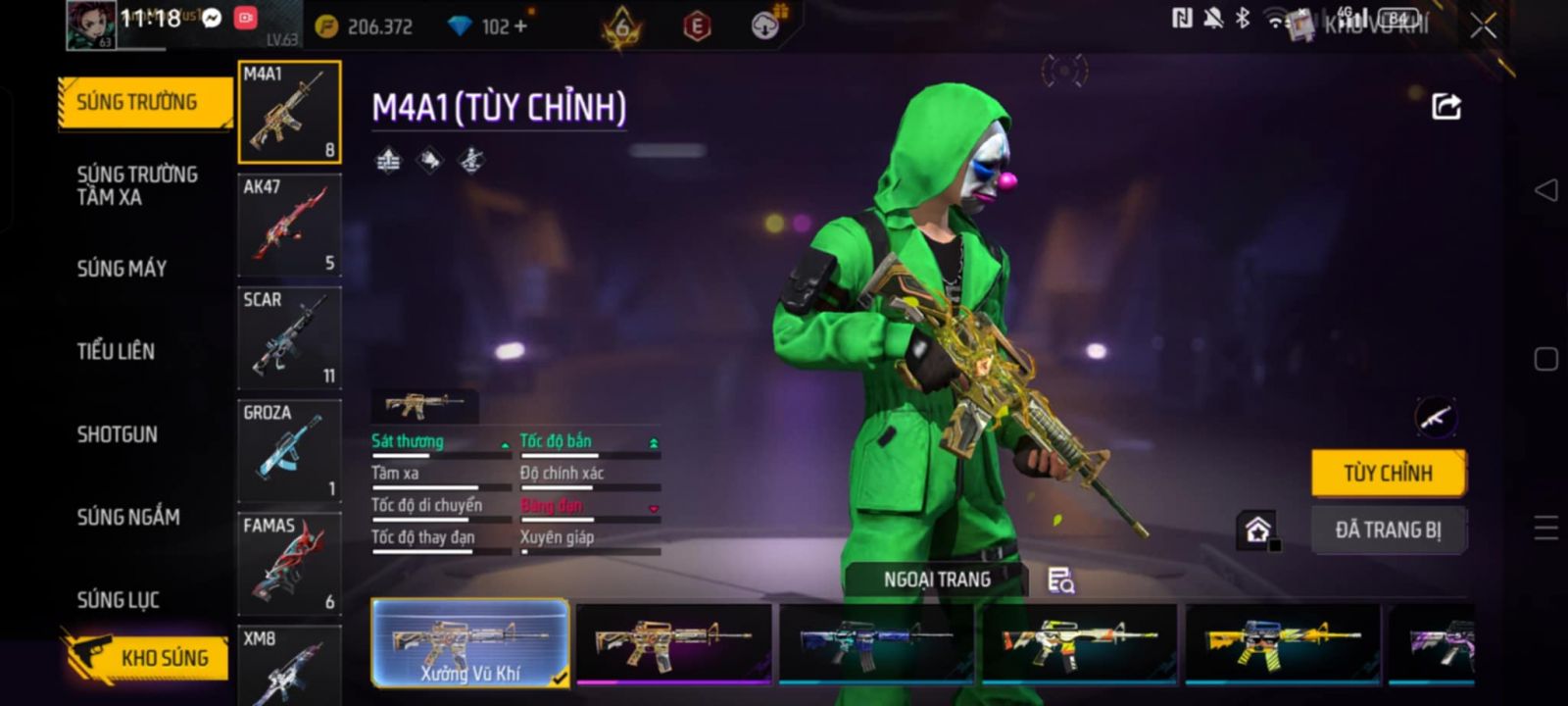The image size is (1568, 706).
Task: Choose the Tiểu Liên category
Action: (116, 351)
